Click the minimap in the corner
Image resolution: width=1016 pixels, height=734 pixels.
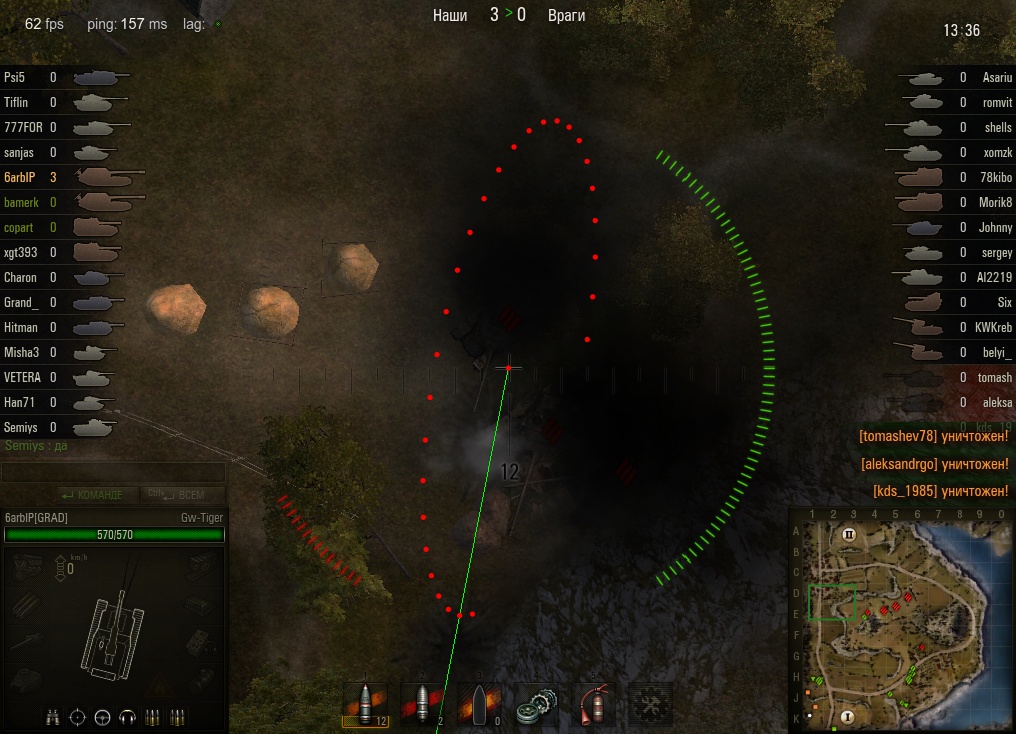point(901,623)
